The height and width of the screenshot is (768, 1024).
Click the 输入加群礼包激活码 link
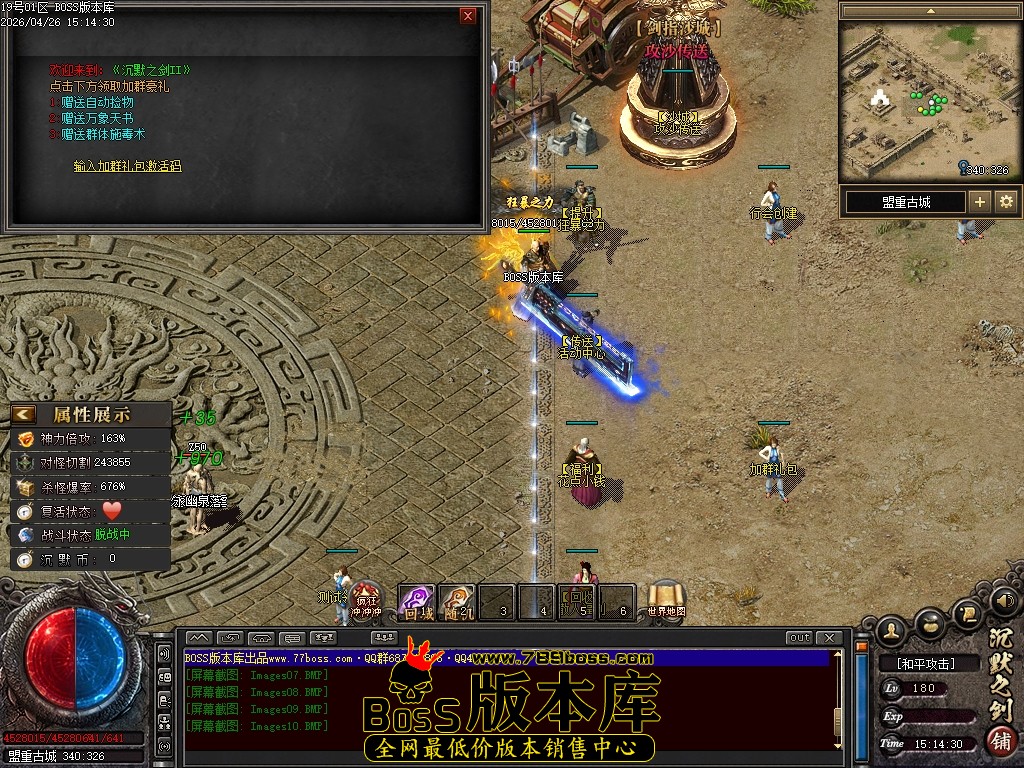click(x=128, y=166)
